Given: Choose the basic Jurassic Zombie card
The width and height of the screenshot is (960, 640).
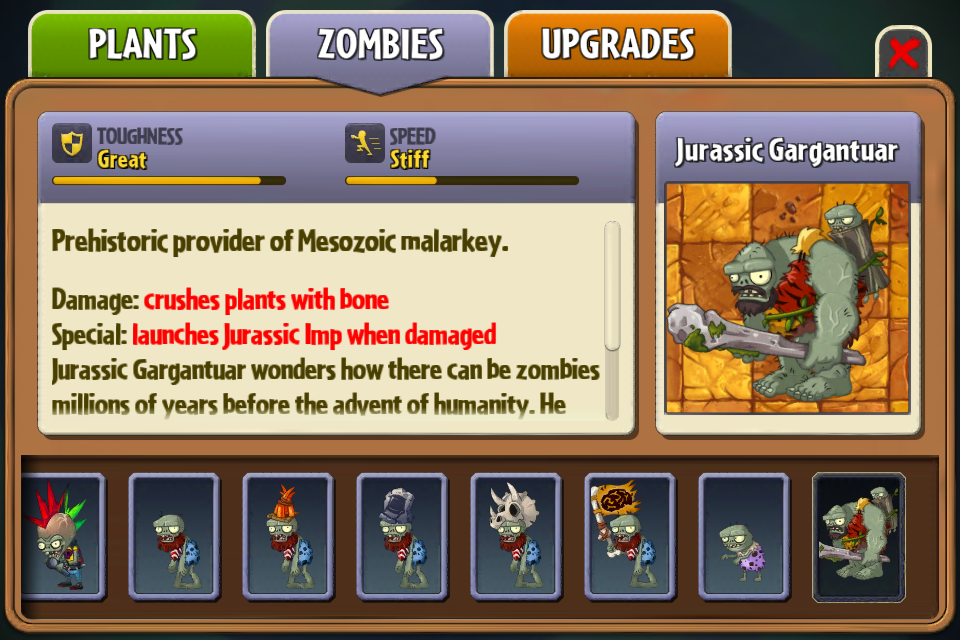Looking at the screenshot, I should [174, 537].
